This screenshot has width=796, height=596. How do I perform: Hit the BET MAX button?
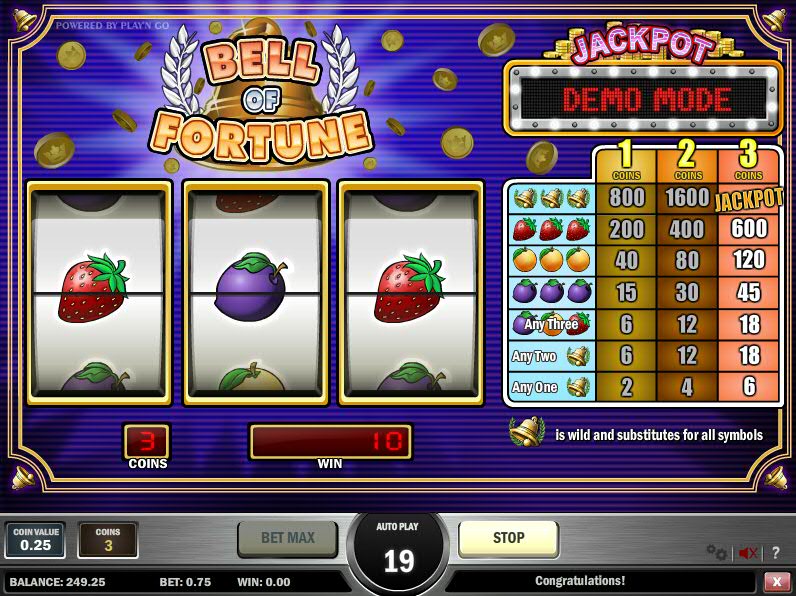point(287,538)
